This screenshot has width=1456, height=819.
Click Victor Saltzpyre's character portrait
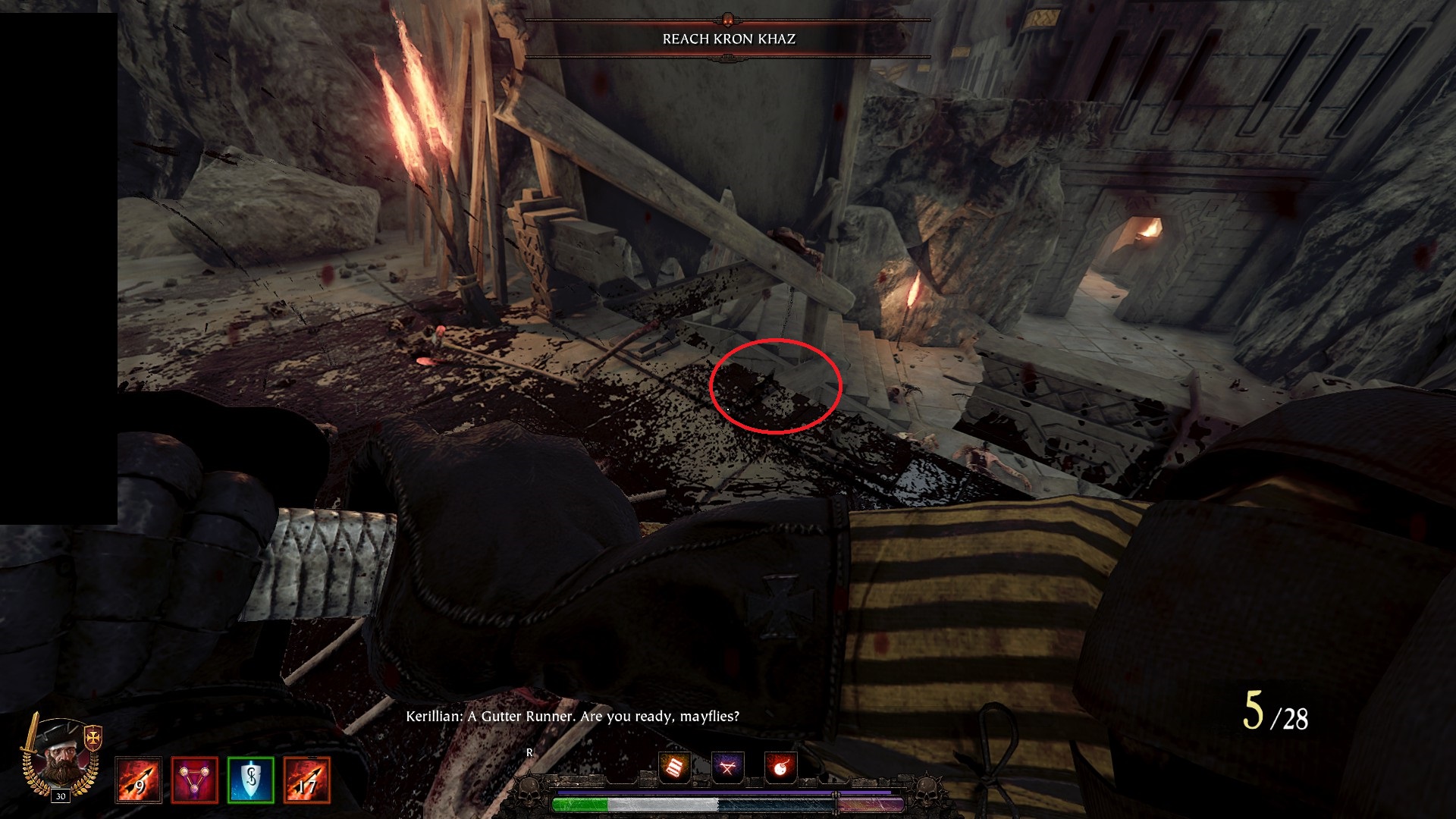point(61,758)
